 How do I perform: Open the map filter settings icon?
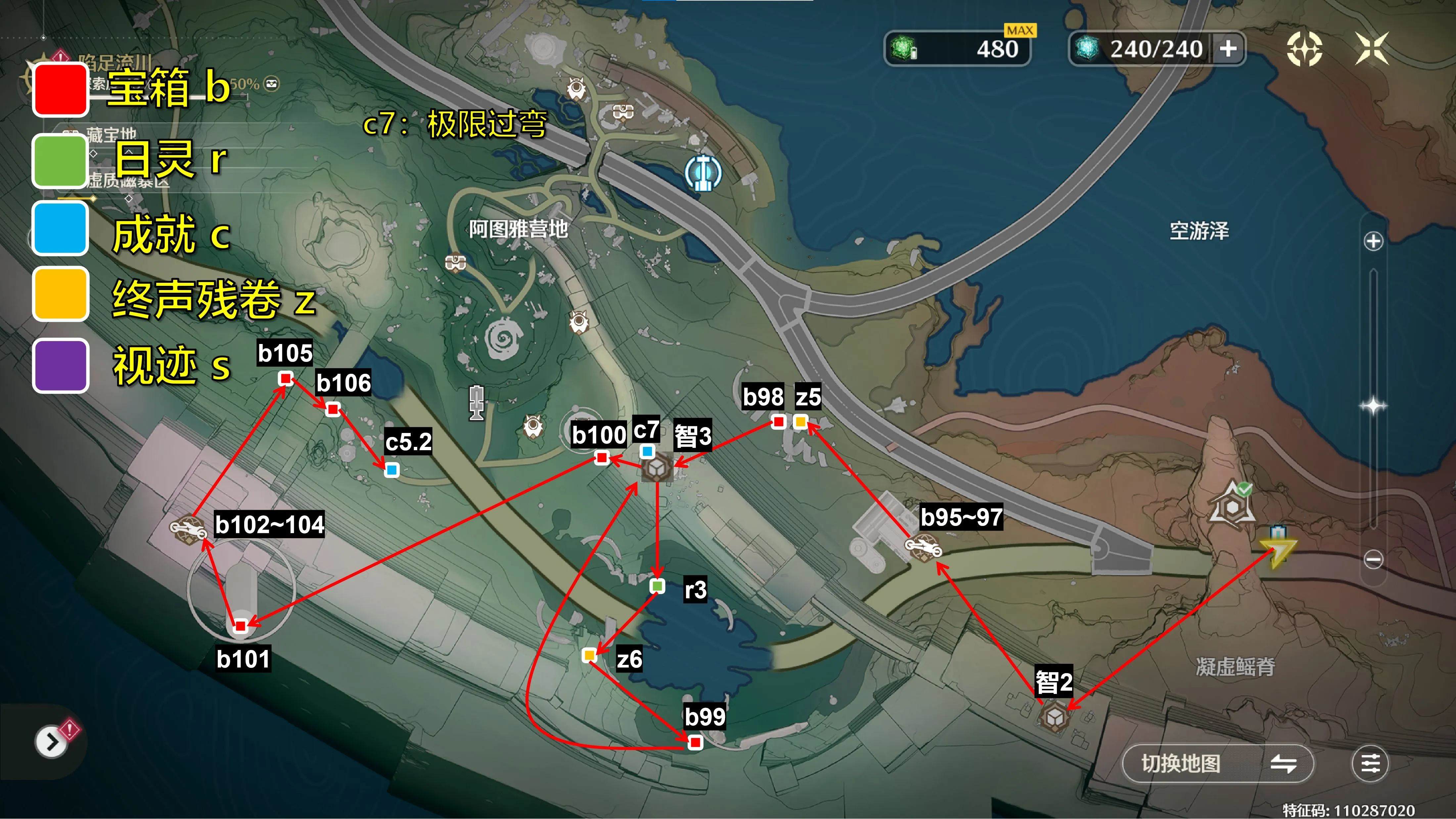pos(1370,764)
